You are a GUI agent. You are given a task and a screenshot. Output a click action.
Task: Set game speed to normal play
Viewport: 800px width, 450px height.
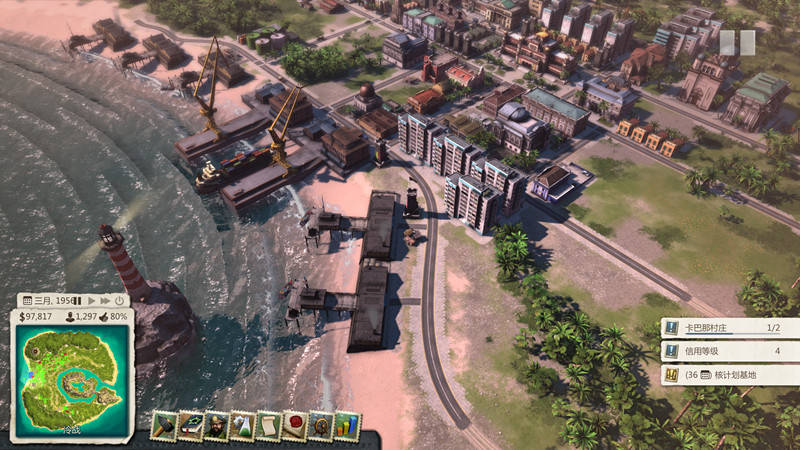coord(91,300)
